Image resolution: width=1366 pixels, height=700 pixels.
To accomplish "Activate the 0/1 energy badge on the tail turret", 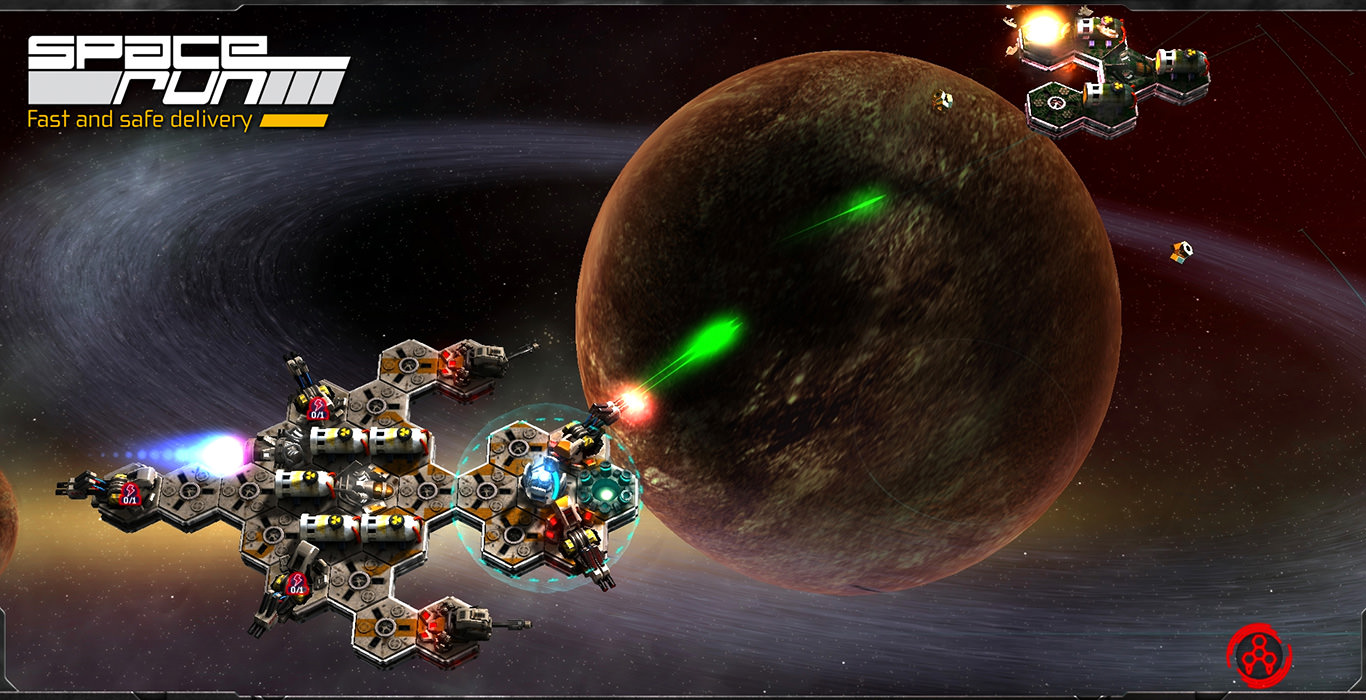I will (130, 492).
